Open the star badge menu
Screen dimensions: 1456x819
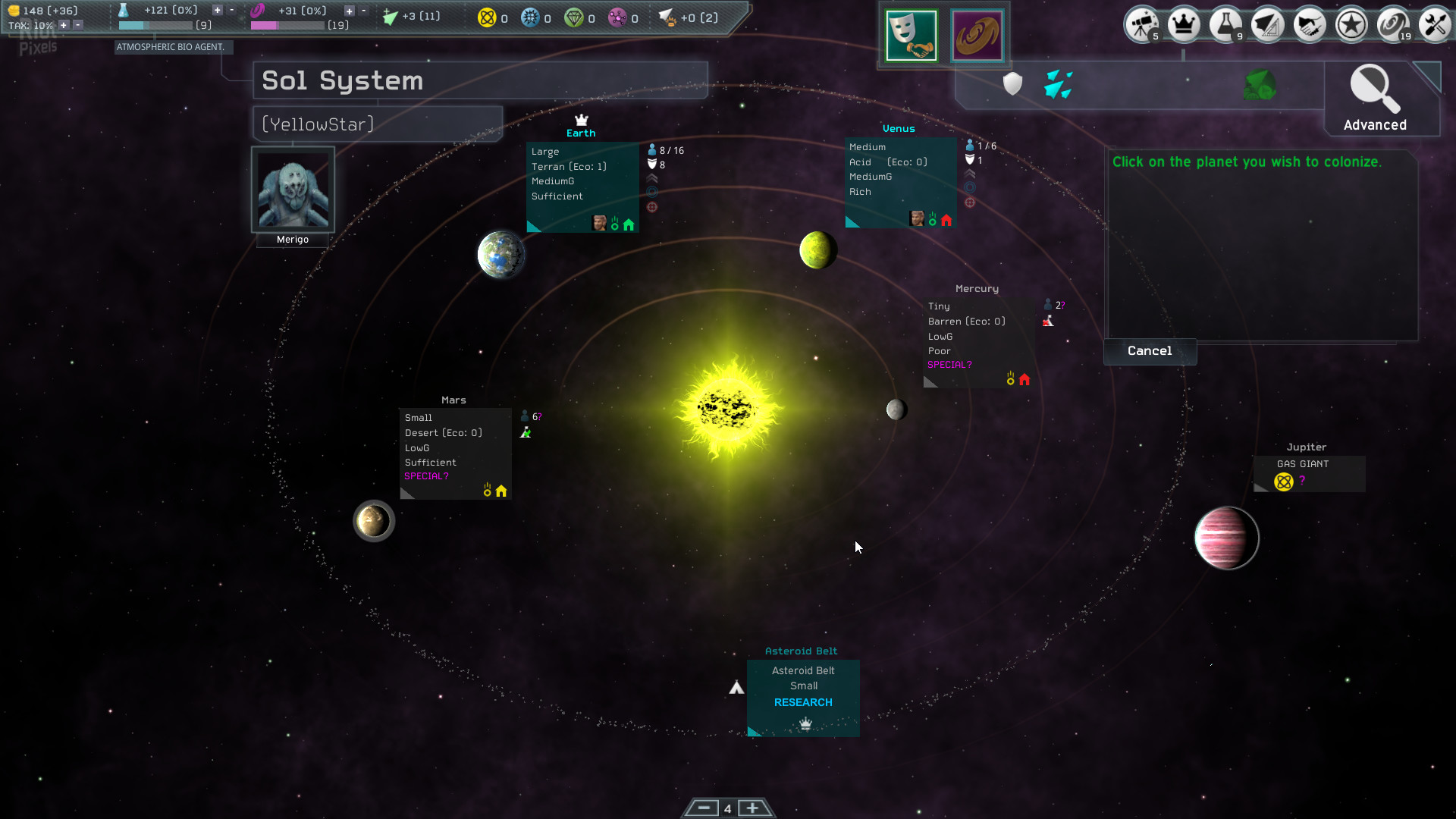[x=1351, y=25]
